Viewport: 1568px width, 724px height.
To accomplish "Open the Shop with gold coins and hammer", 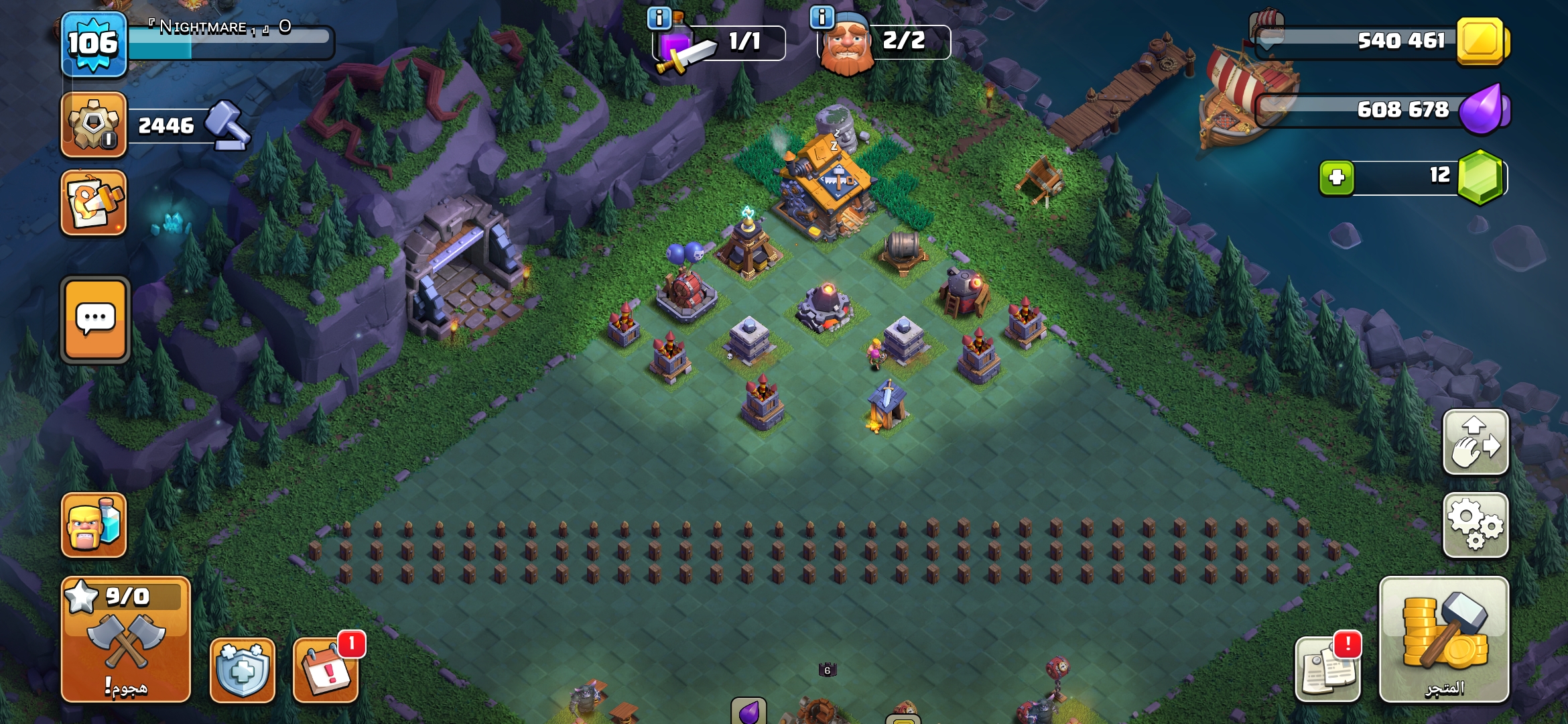I will click(1444, 640).
